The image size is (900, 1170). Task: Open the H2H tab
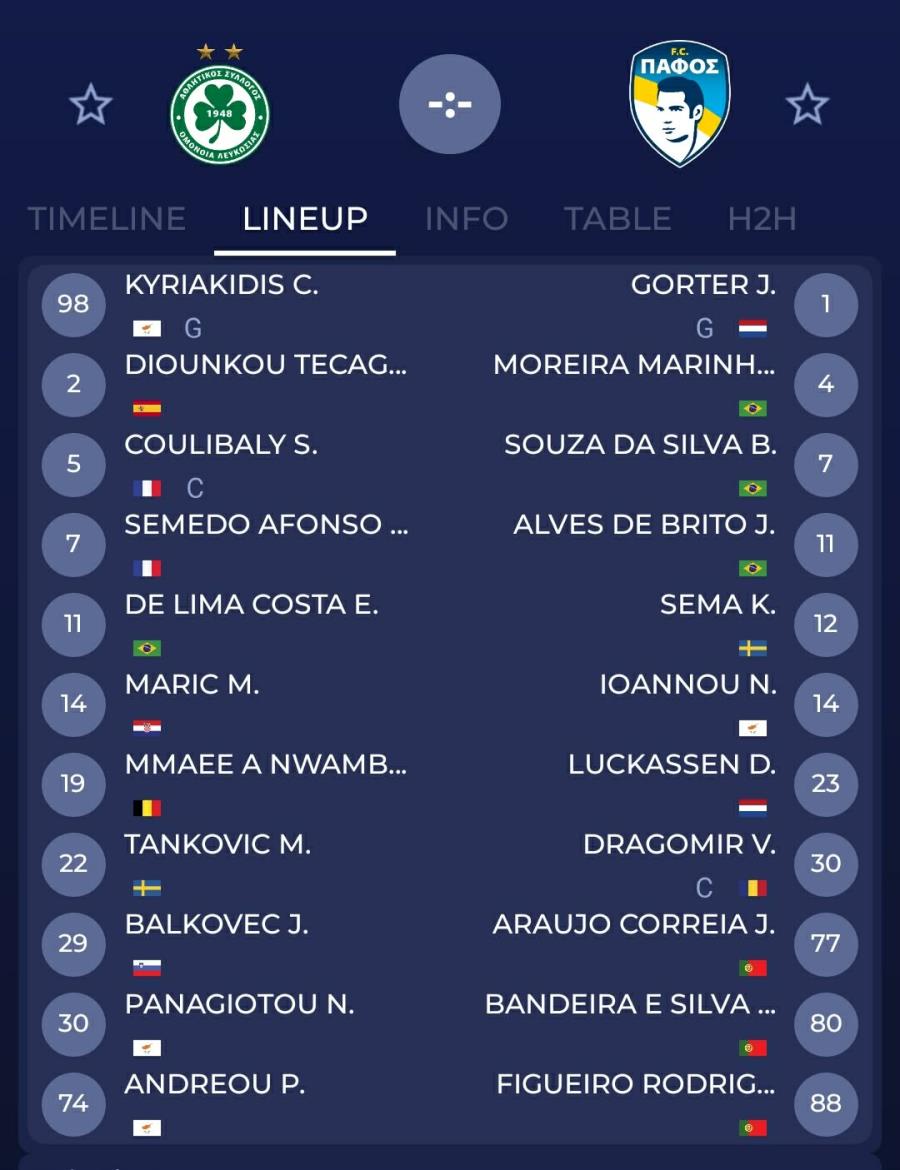click(762, 218)
